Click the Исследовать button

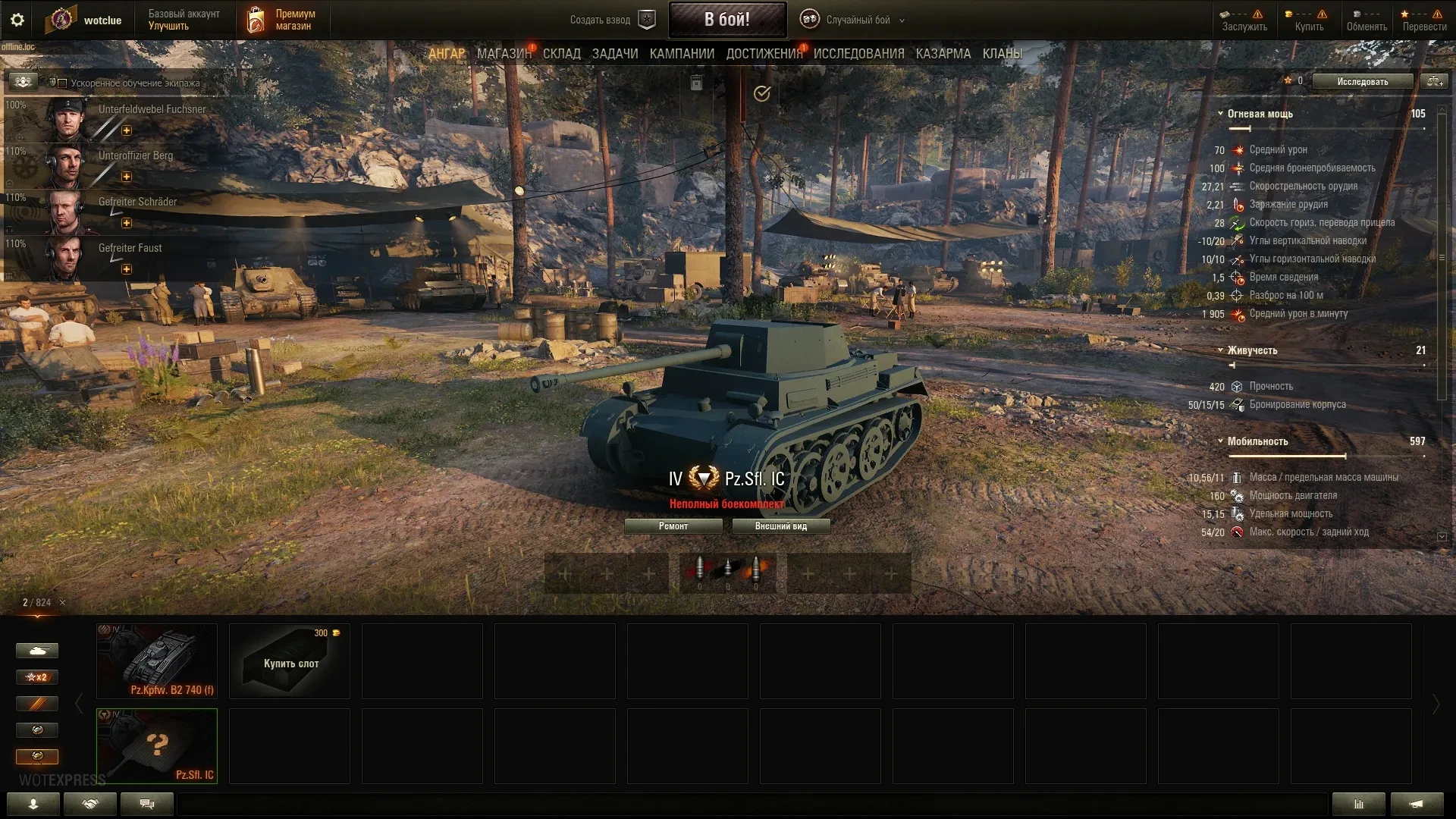point(1362,82)
